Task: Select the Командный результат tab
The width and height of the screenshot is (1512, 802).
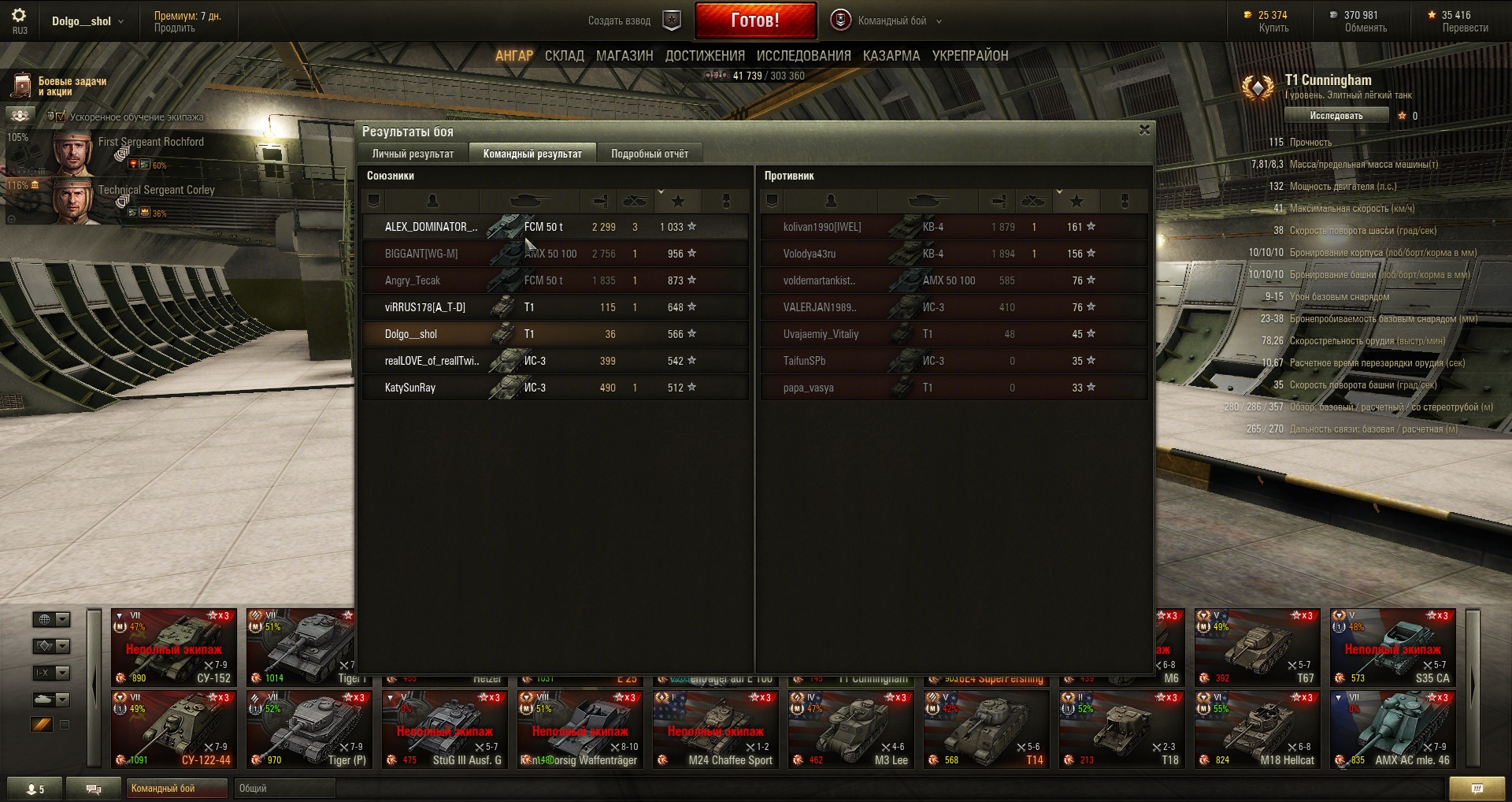Action: (x=532, y=154)
